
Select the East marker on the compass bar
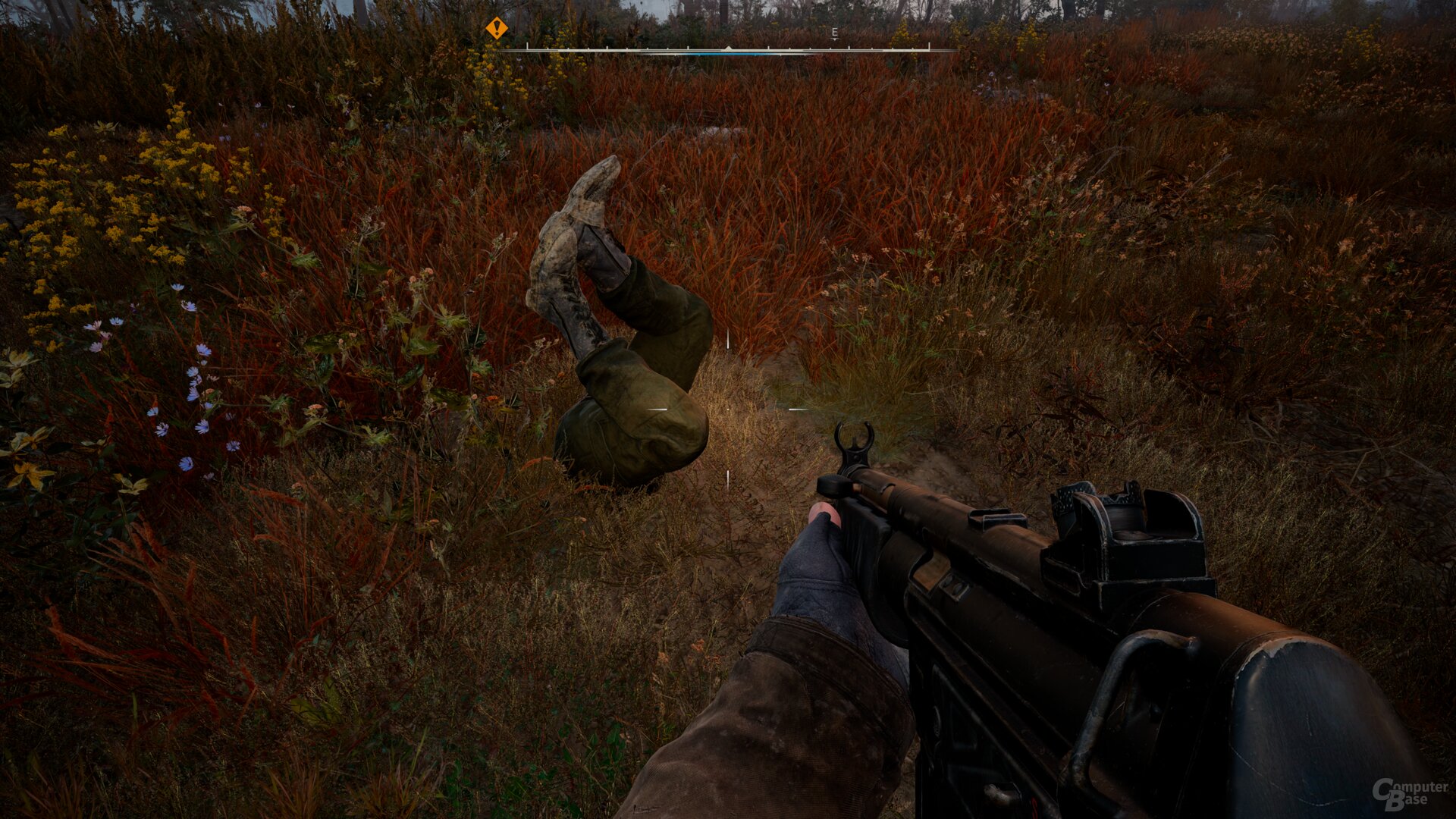point(835,32)
